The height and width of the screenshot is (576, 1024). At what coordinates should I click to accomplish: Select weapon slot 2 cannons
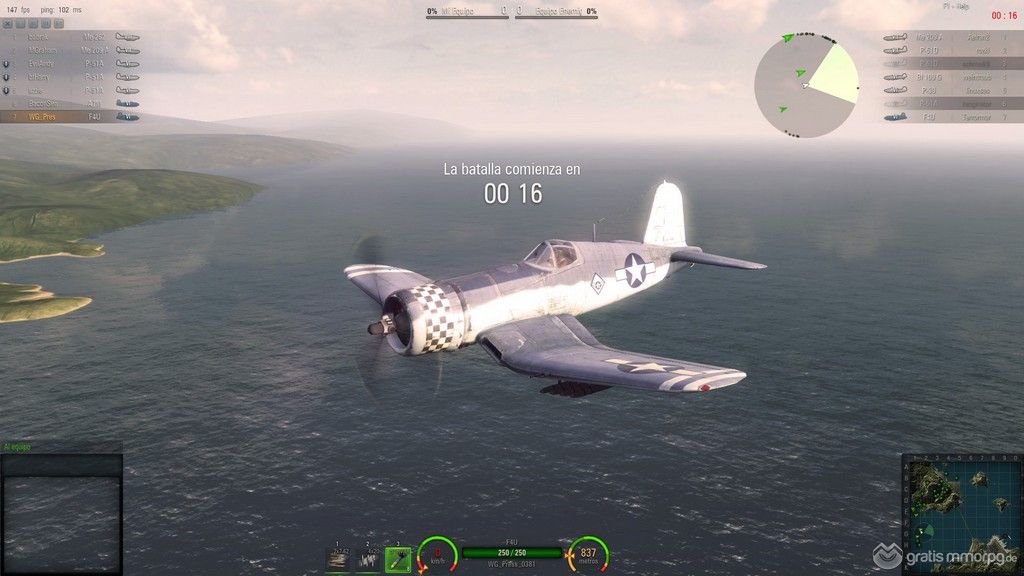click(368, 560)
